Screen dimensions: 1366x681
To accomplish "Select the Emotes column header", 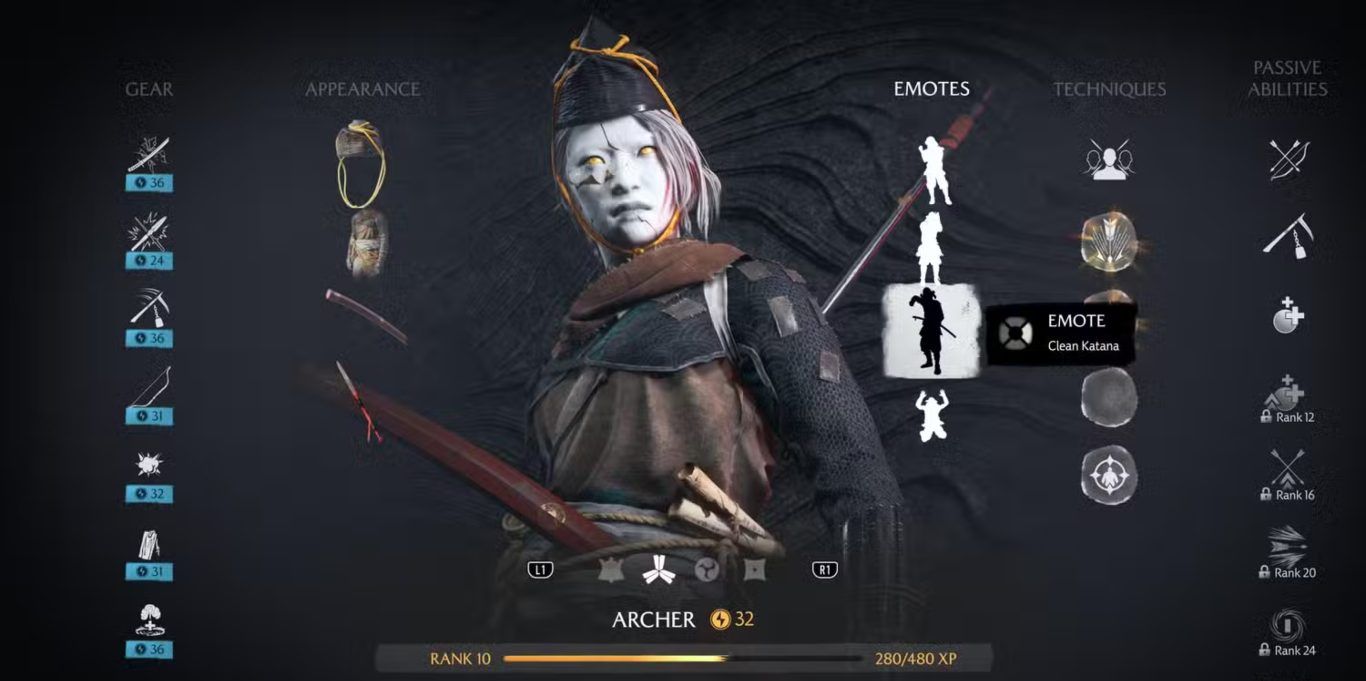I will 931,89.
